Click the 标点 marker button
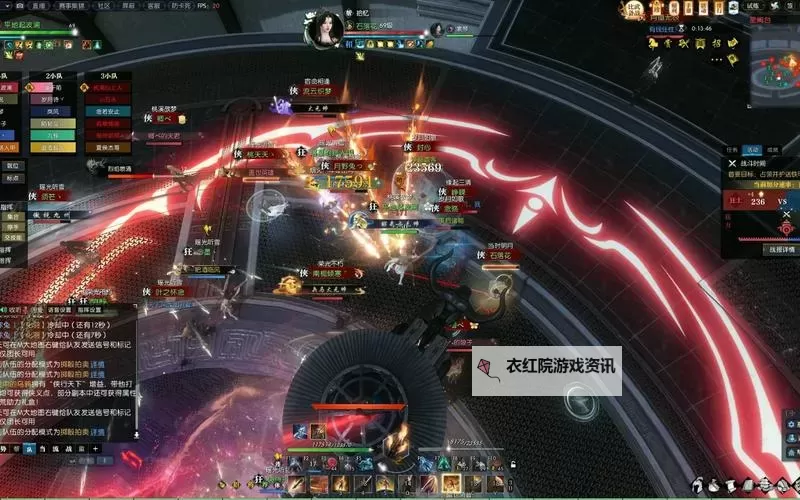This screenshot has height=500, width=800. [12, 178]
